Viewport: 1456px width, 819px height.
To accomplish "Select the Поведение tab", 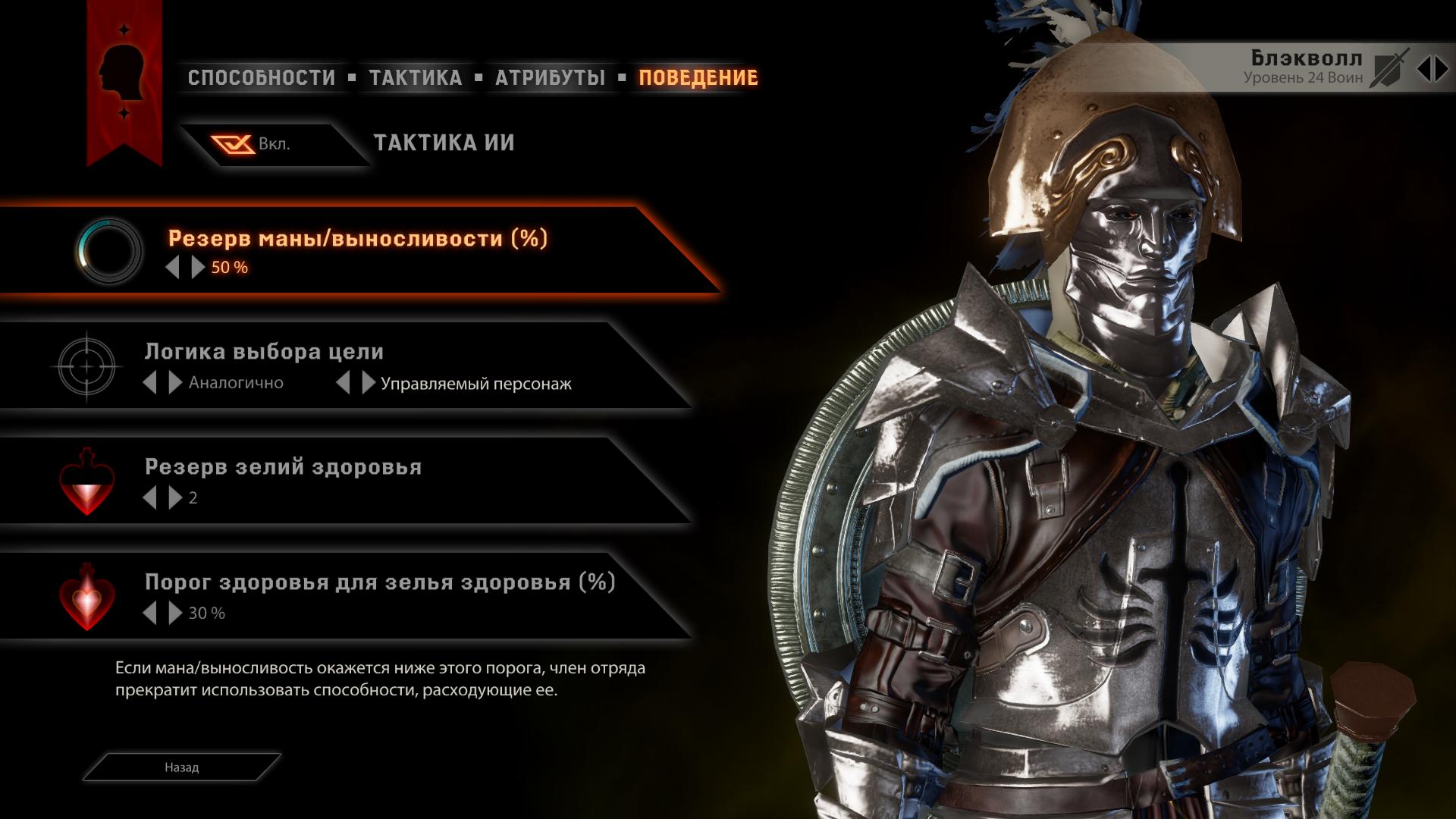I will 698,77.
